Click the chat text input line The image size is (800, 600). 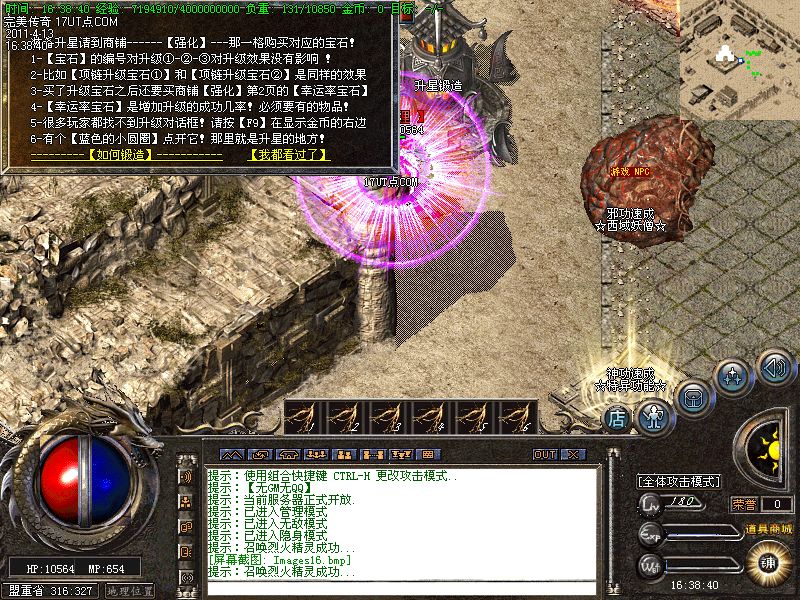click(400, 587)
